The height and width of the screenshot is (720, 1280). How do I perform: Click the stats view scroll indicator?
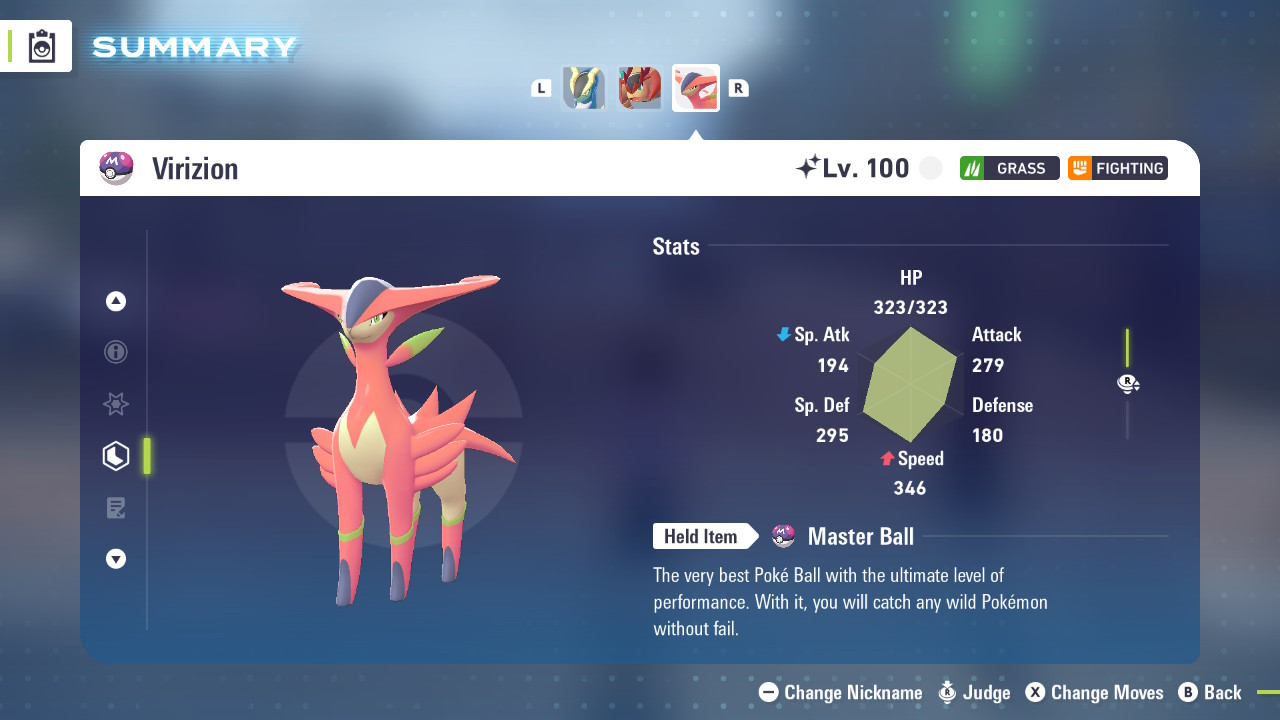tap(1128, 383)
